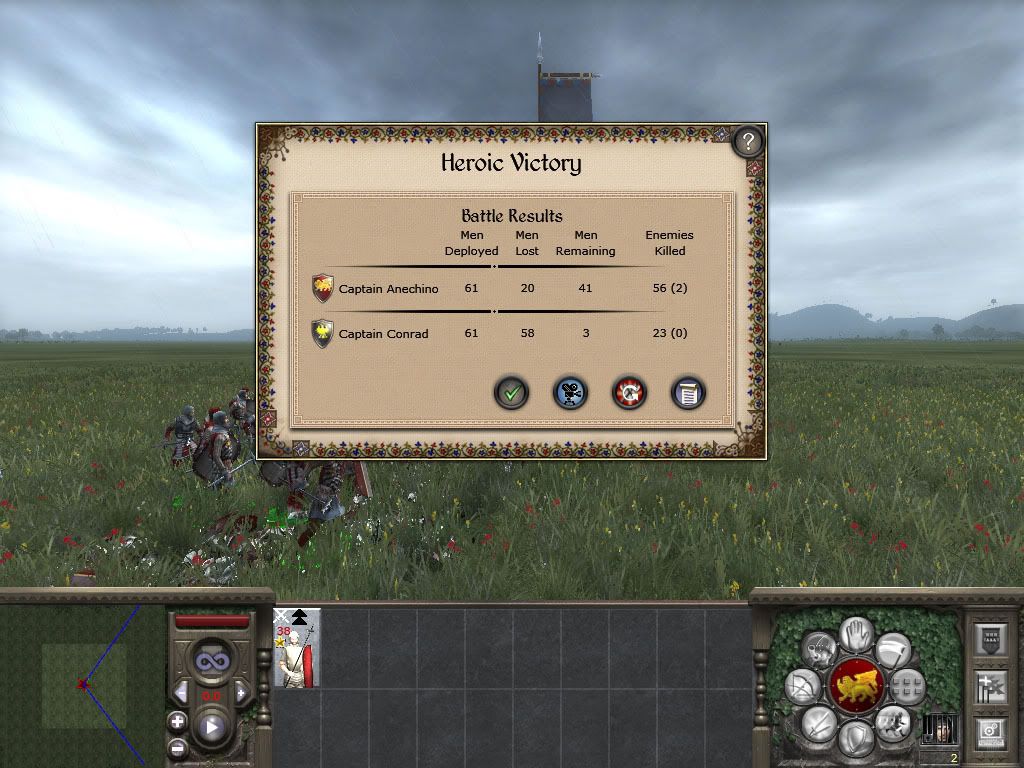Accept battle results with green checkmark
The height and width of the screenshot is (768, 1024).
pyautogui.click(x=511, y=393)
